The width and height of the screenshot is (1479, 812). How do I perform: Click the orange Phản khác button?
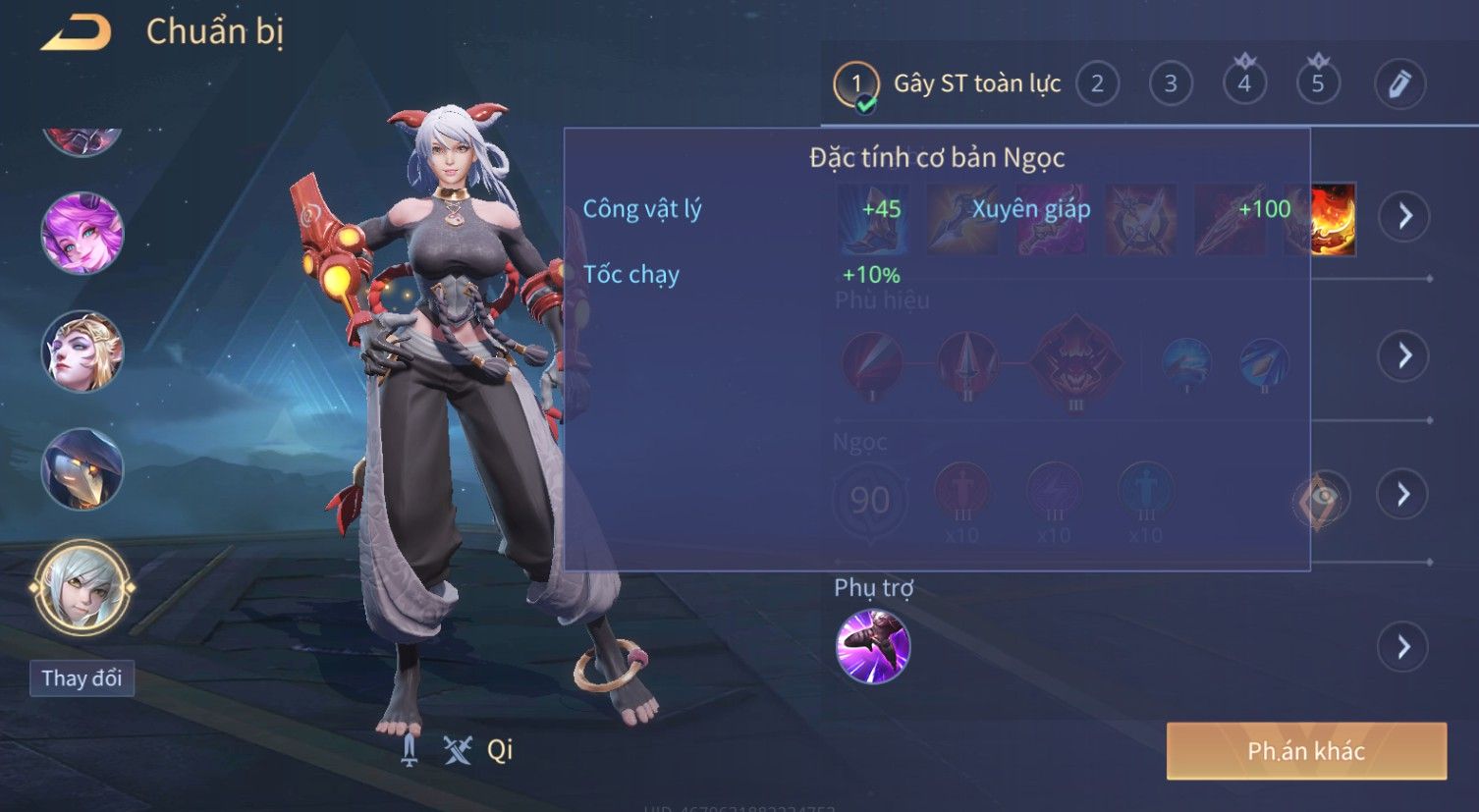point(1306,751)
